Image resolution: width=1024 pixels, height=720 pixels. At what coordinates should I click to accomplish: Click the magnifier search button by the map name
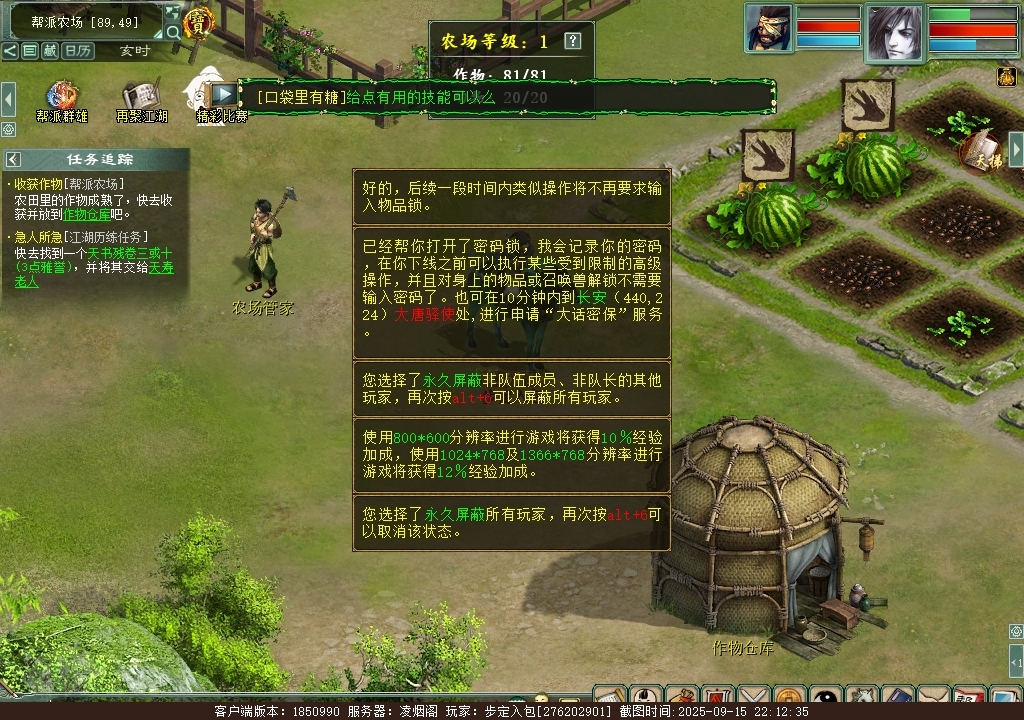[174, 32]
